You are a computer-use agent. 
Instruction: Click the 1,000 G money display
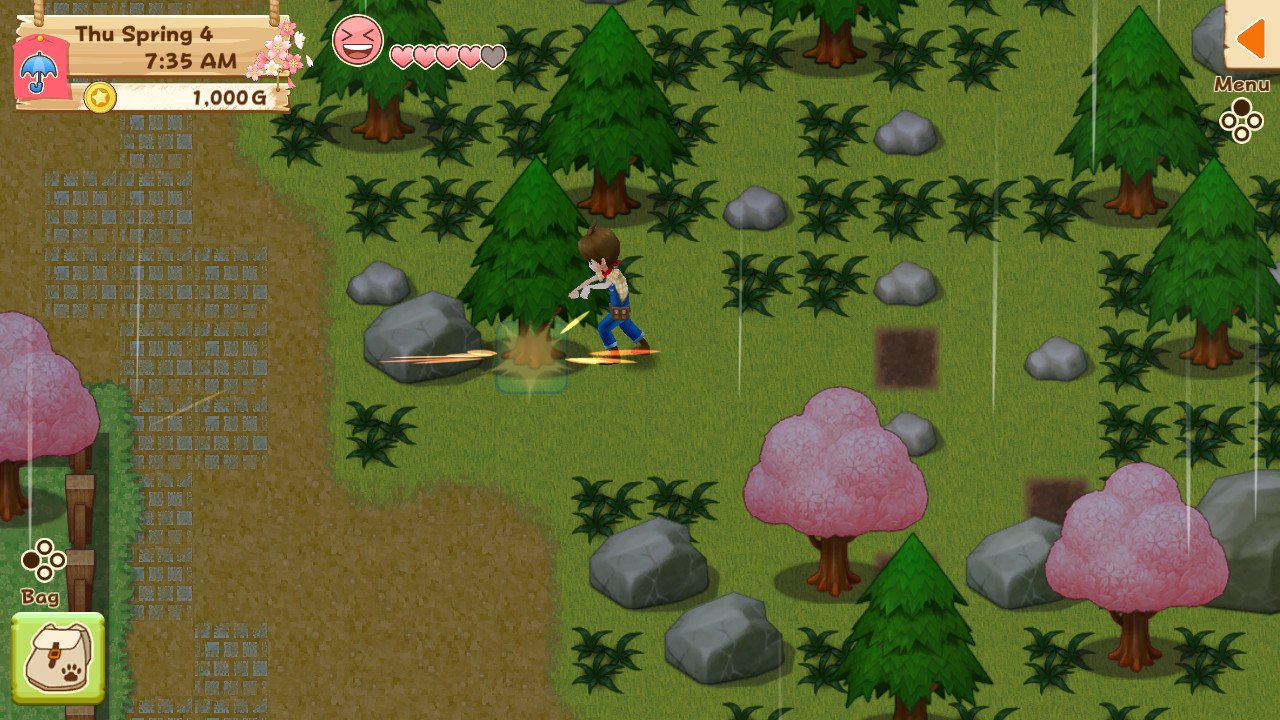pyautogui.click(x=218, y=97)
